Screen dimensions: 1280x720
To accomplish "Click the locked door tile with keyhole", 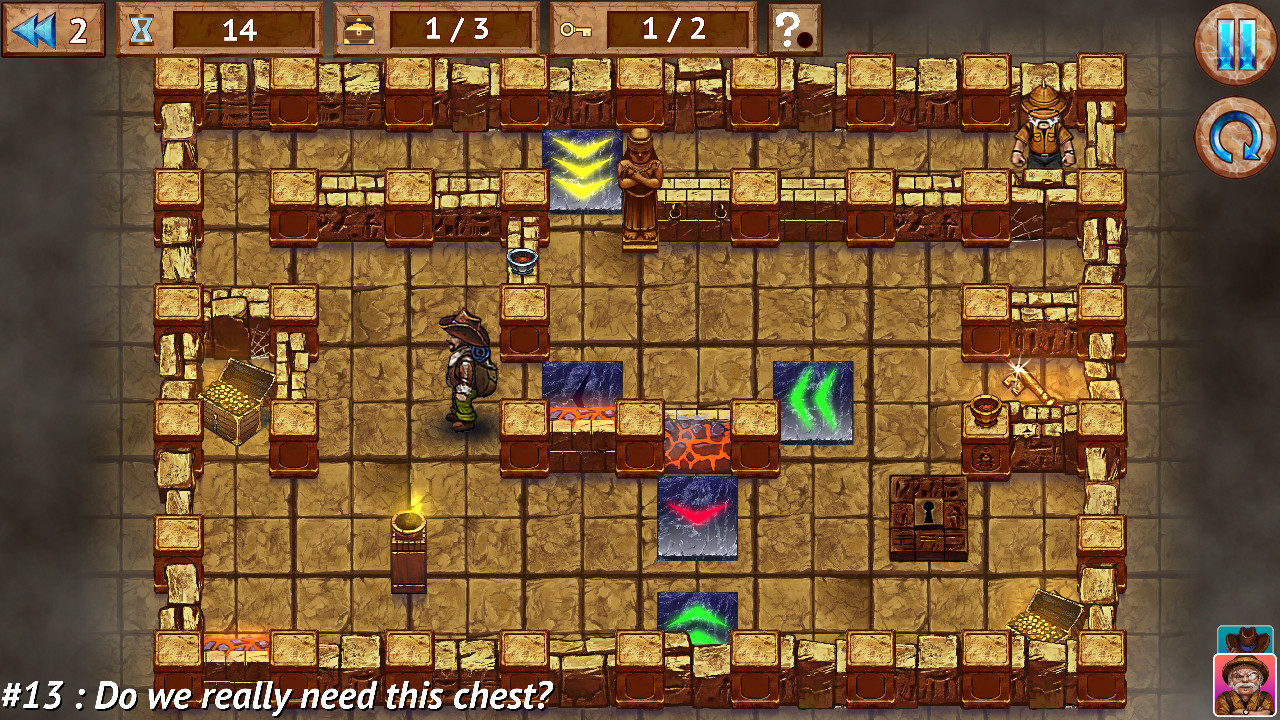I will [x=928, y=516].
